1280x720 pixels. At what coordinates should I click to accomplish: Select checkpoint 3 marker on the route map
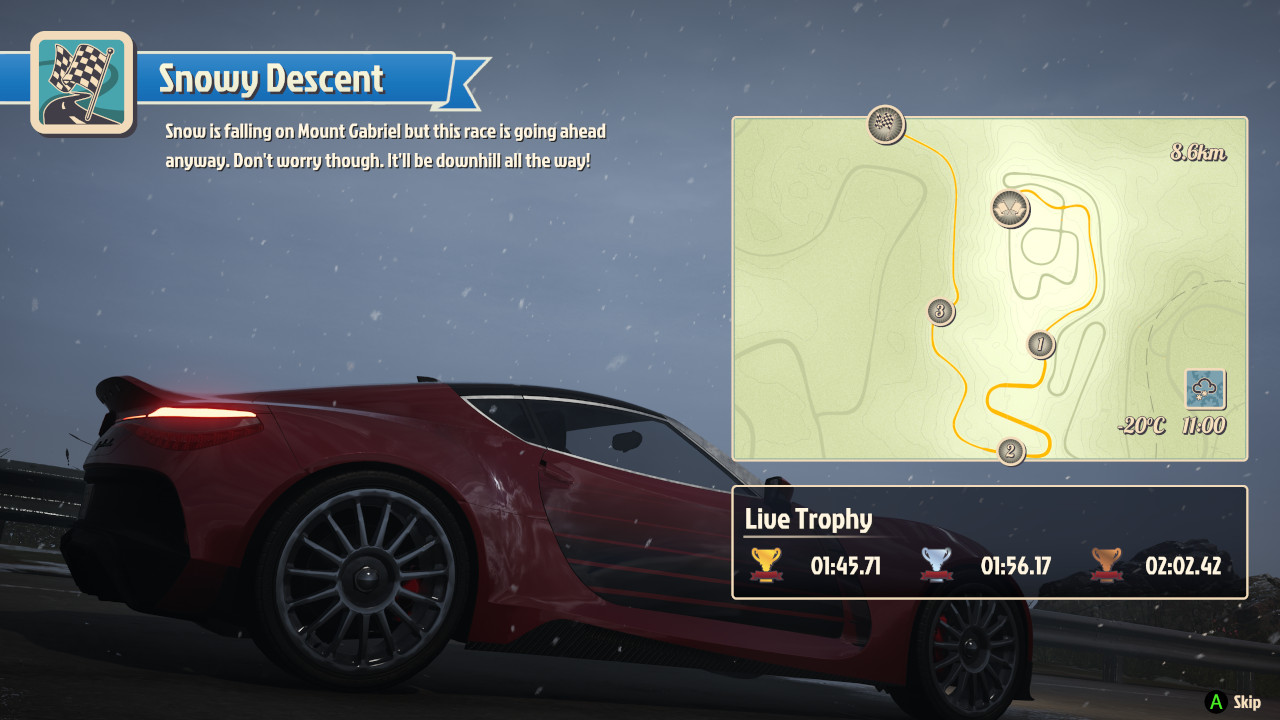click(938, 312)
